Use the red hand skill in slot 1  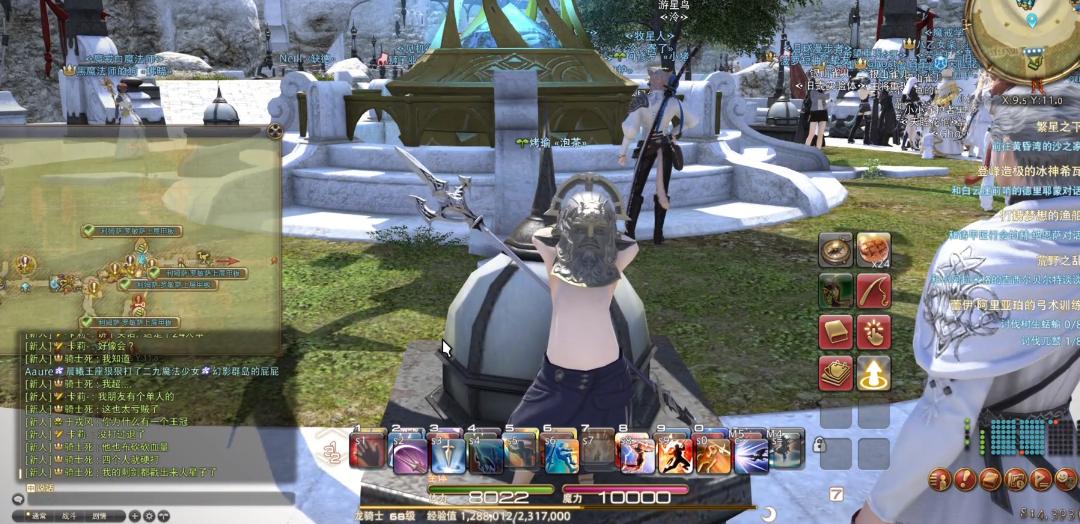tap(370, 454)
